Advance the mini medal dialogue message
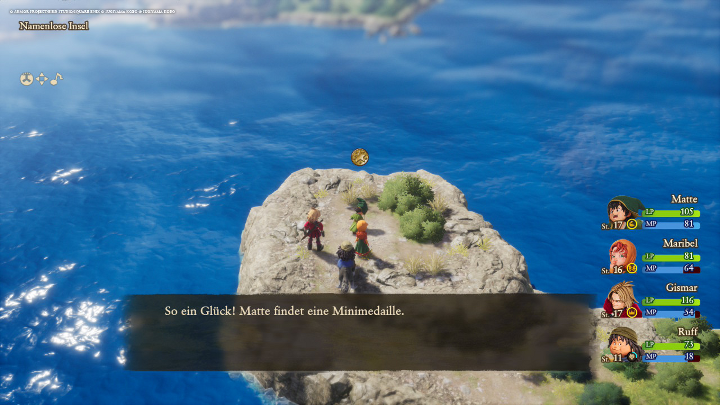The width and height of the screenshot is (720, 405). (x=360, y=332)
